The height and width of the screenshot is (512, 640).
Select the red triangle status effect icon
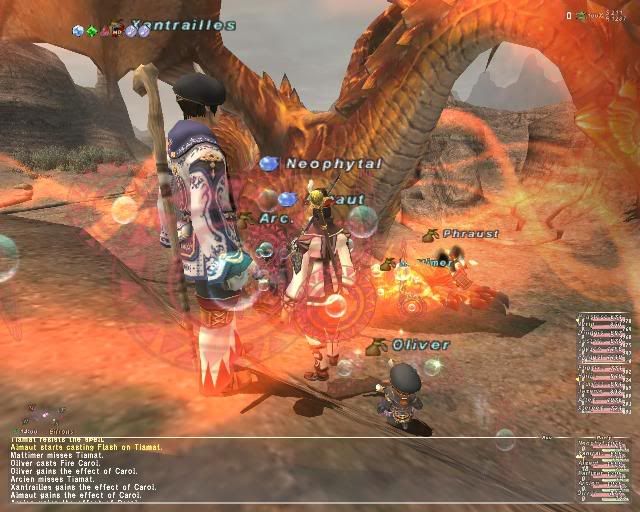[105, 31]
